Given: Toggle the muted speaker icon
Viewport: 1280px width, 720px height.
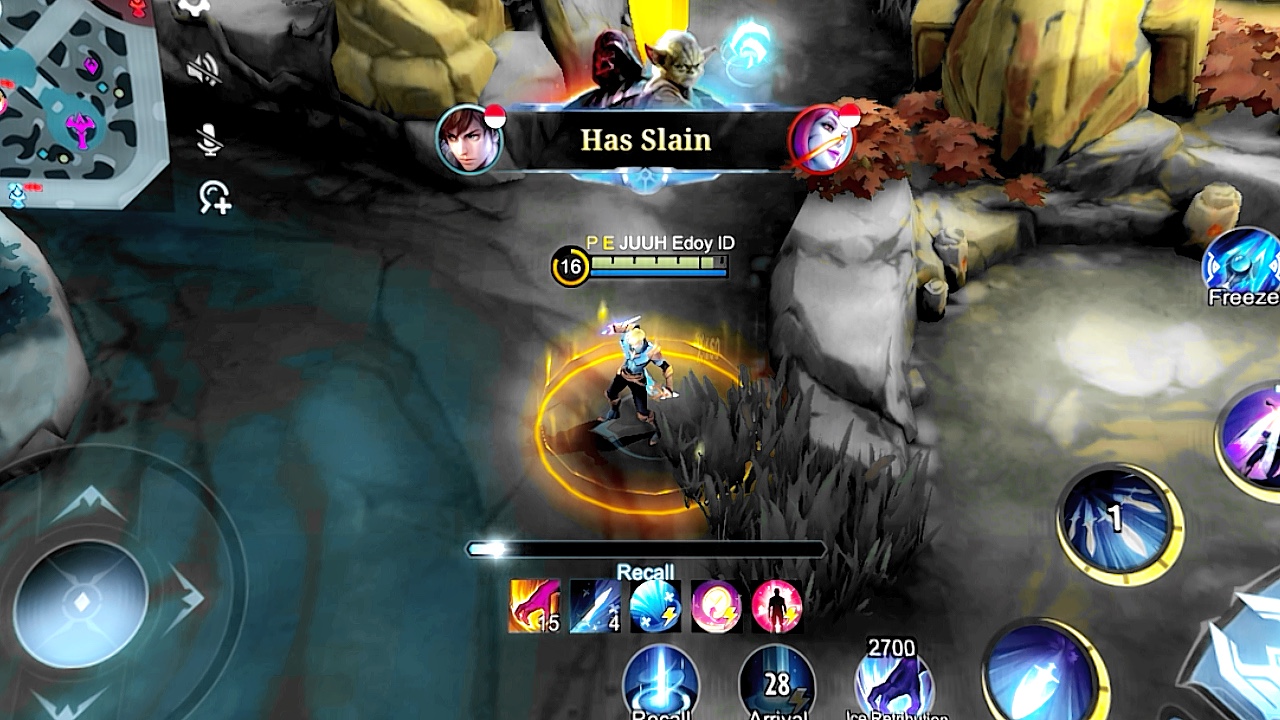Looking at the screenshot, I should [205, 68].
